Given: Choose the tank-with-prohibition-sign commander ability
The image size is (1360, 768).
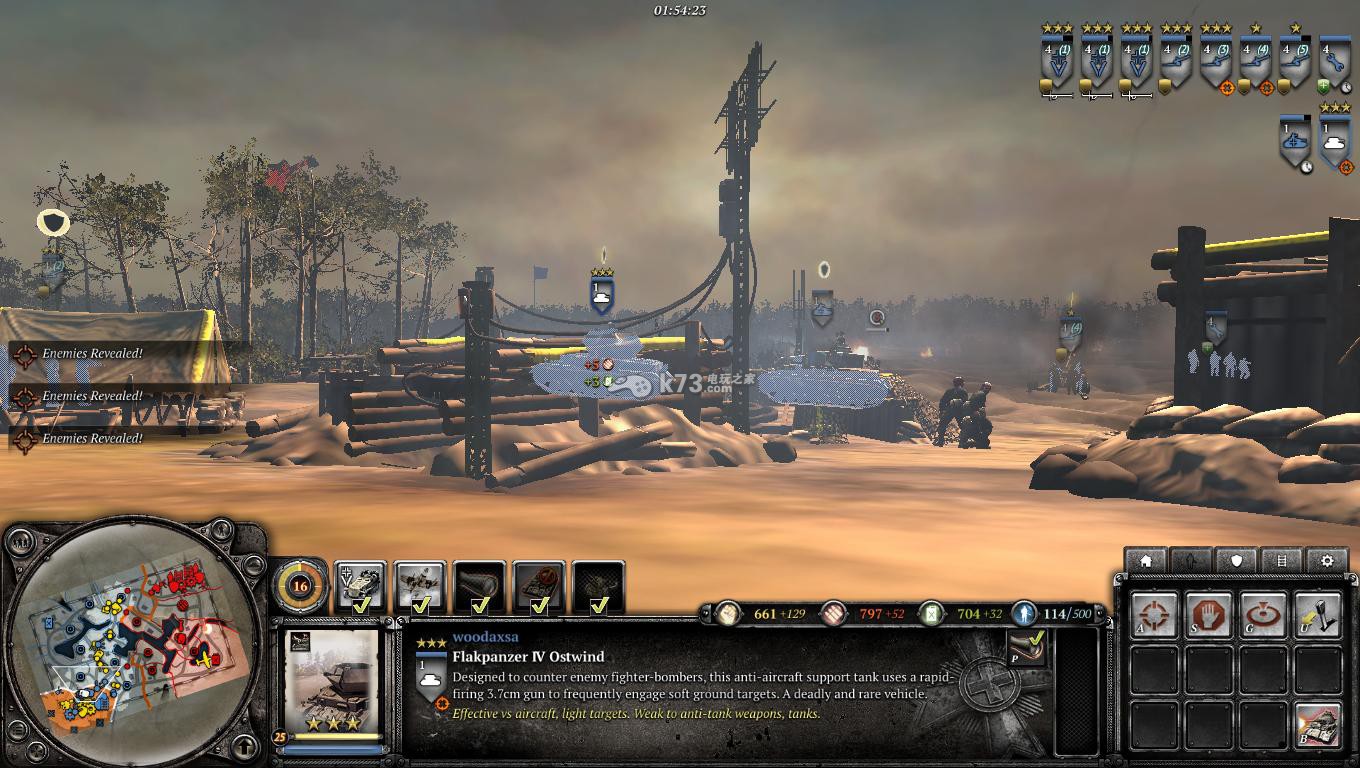Looking at the screenshot, I should [x=539, y=586].
